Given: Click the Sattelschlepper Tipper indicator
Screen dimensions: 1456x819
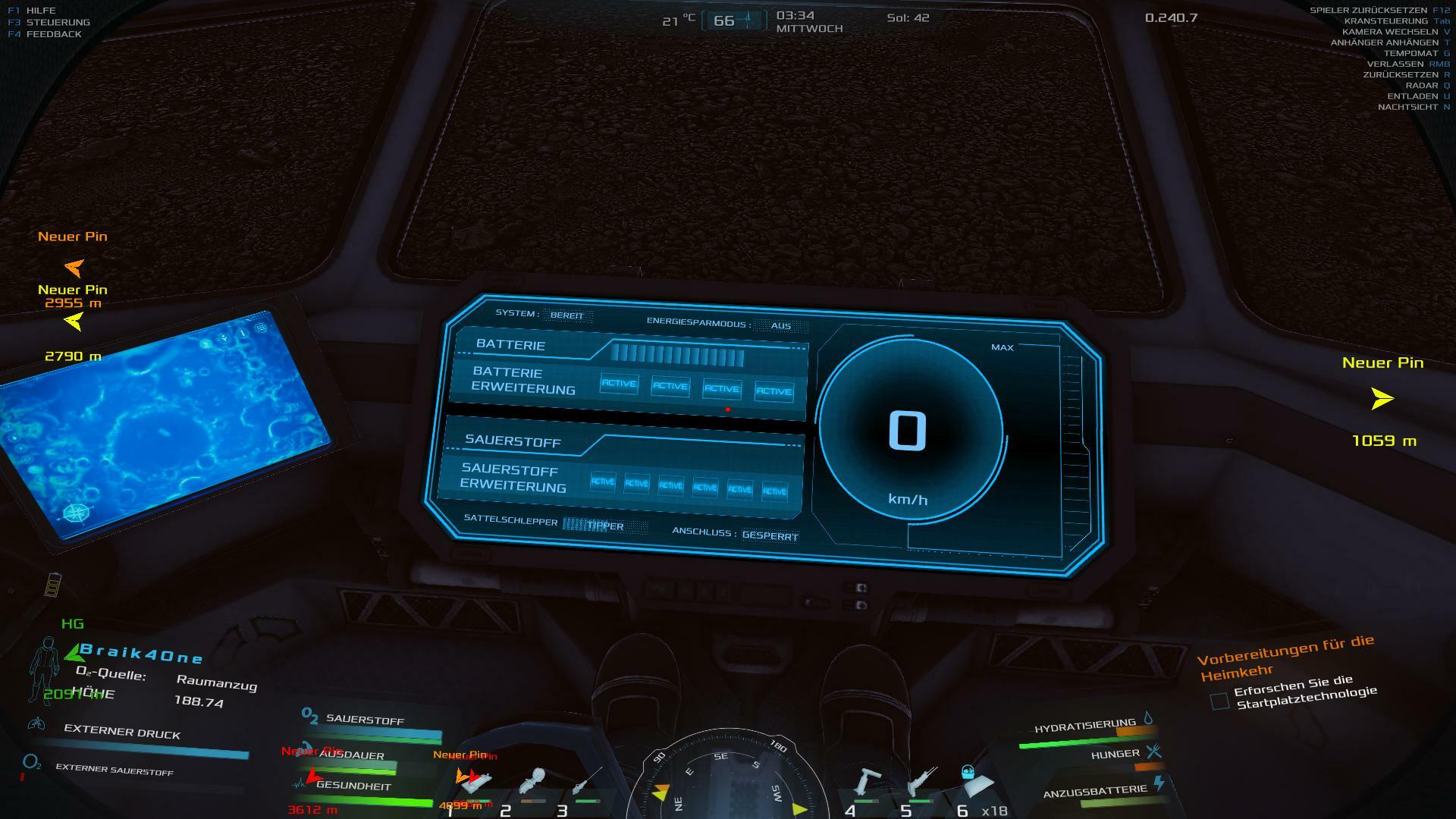Looking at the screenshot, I should [x=605, y=526].
